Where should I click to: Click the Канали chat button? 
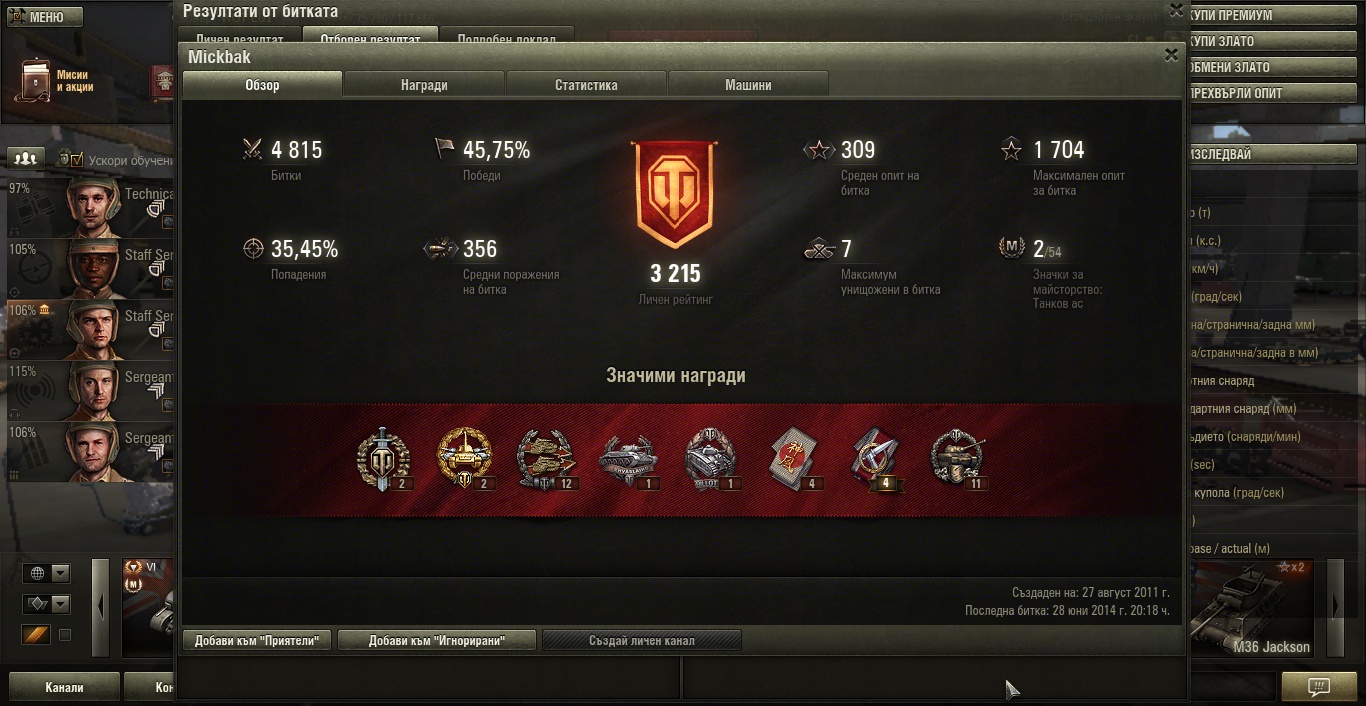click(x=64, y=687)
